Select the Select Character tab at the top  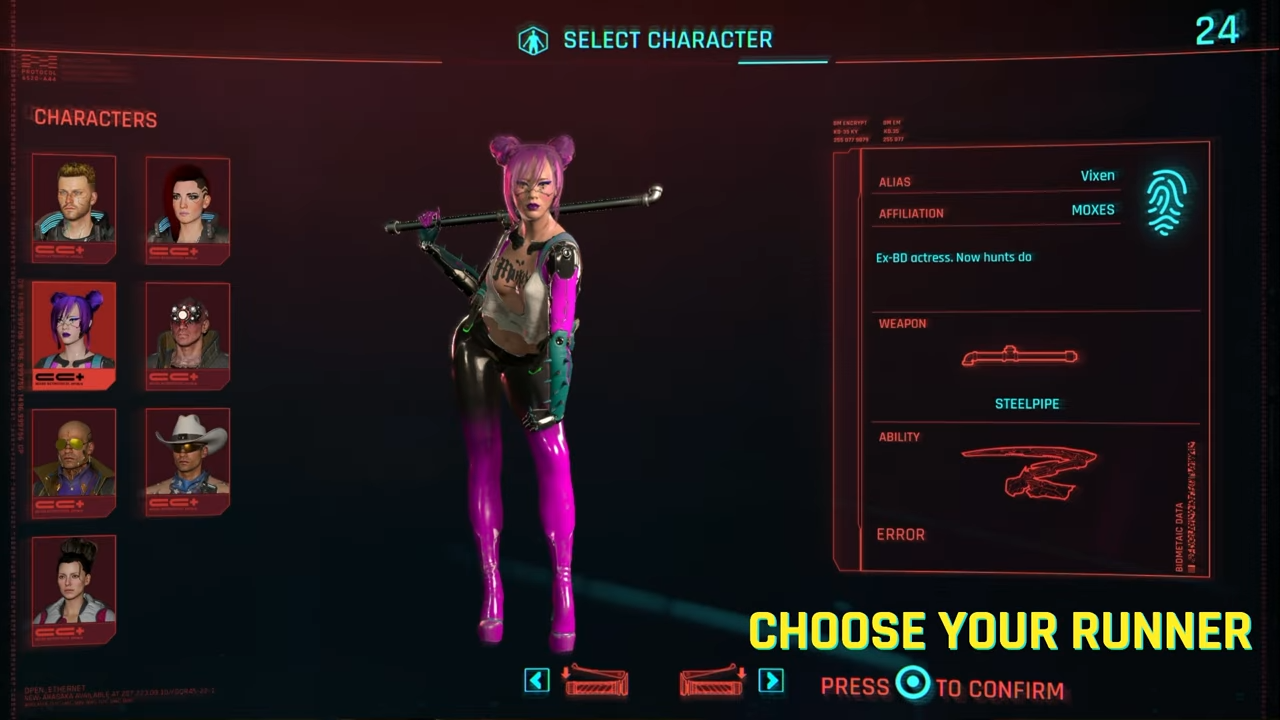tap(668, 40)
